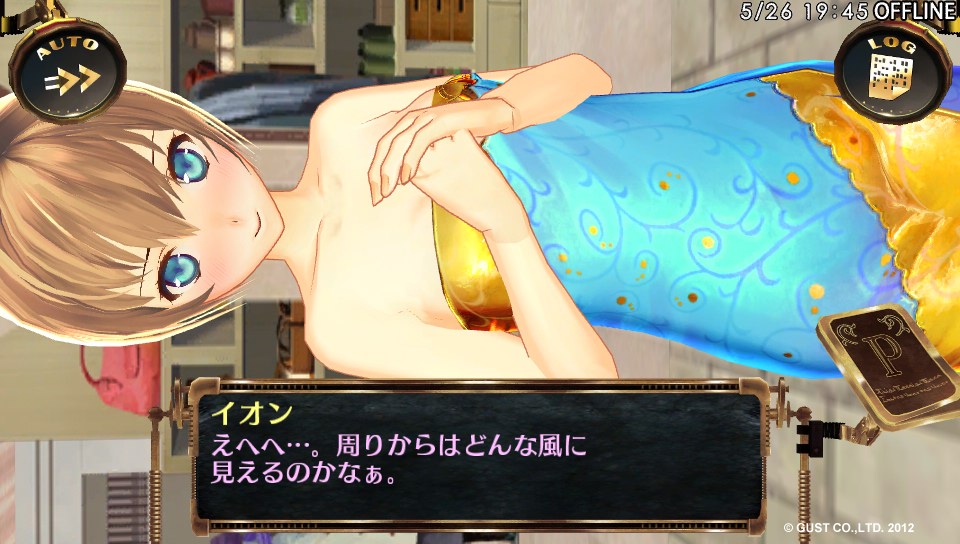Screen dimensions: 960x544
Task: Toggle the AUTO advance button
Action: coord(68,72)
